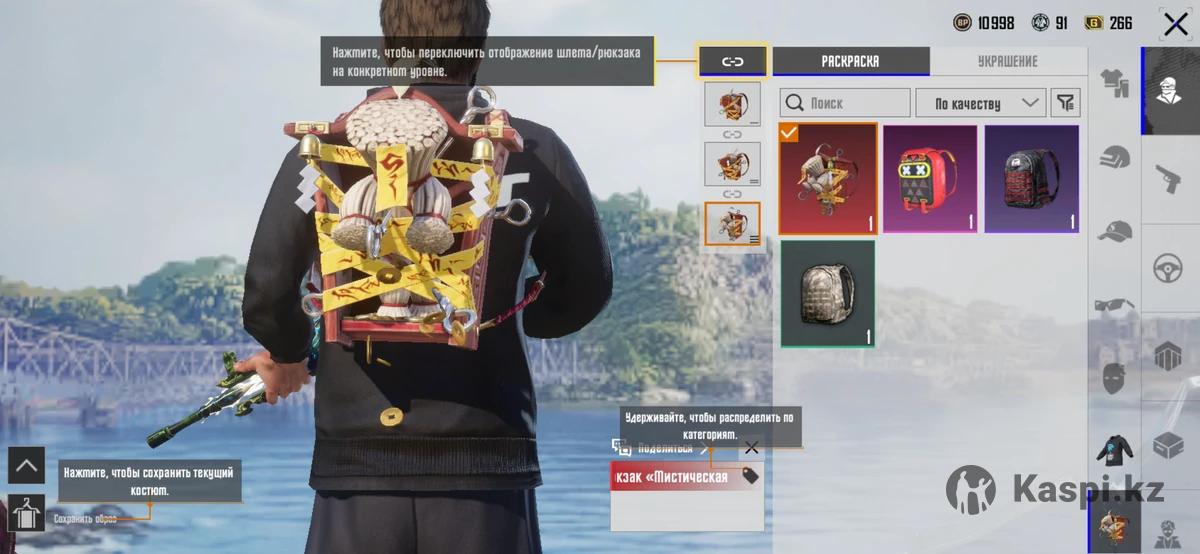Open the filter funnel button
This screenshot has height=554, width=1200.
[1066, 103]
